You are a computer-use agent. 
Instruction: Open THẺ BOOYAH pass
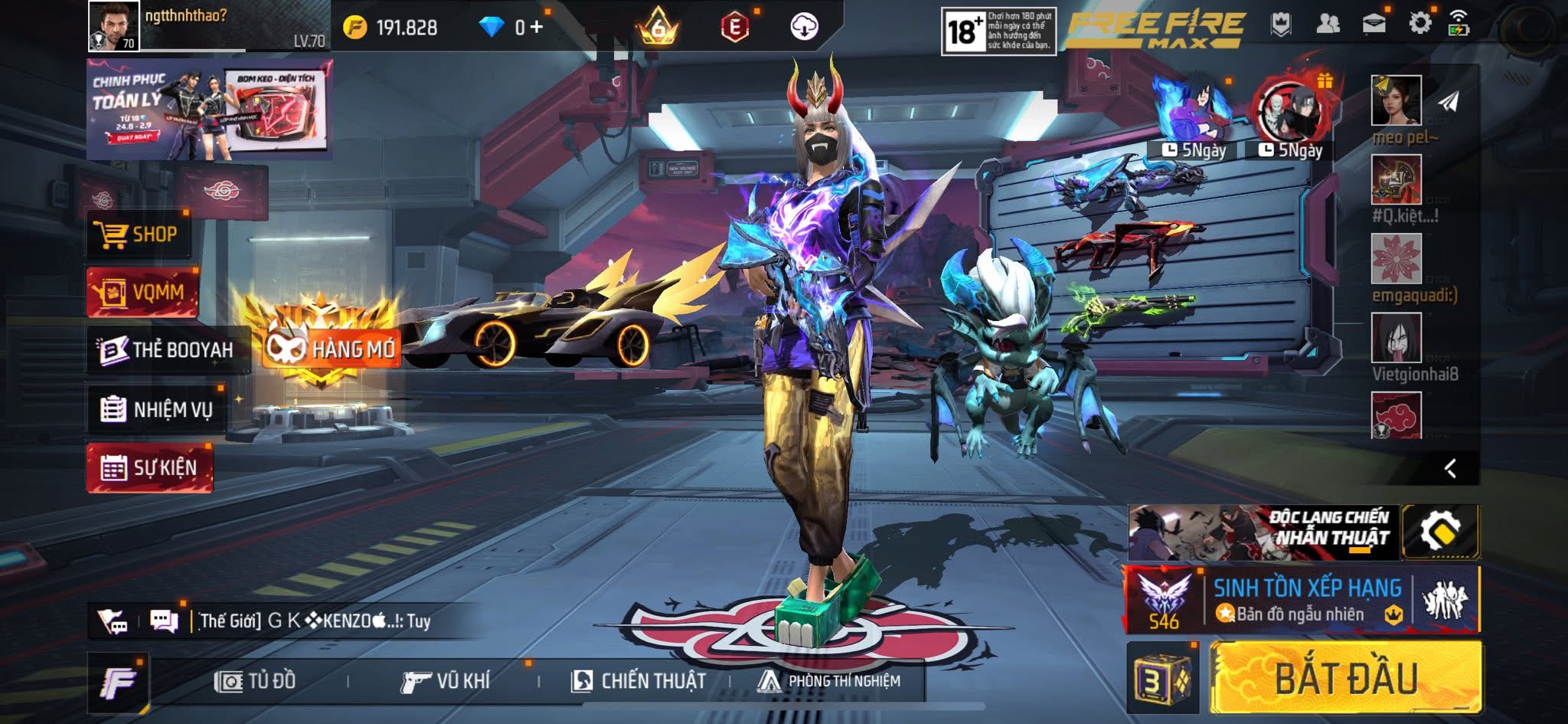click(167, 350)
